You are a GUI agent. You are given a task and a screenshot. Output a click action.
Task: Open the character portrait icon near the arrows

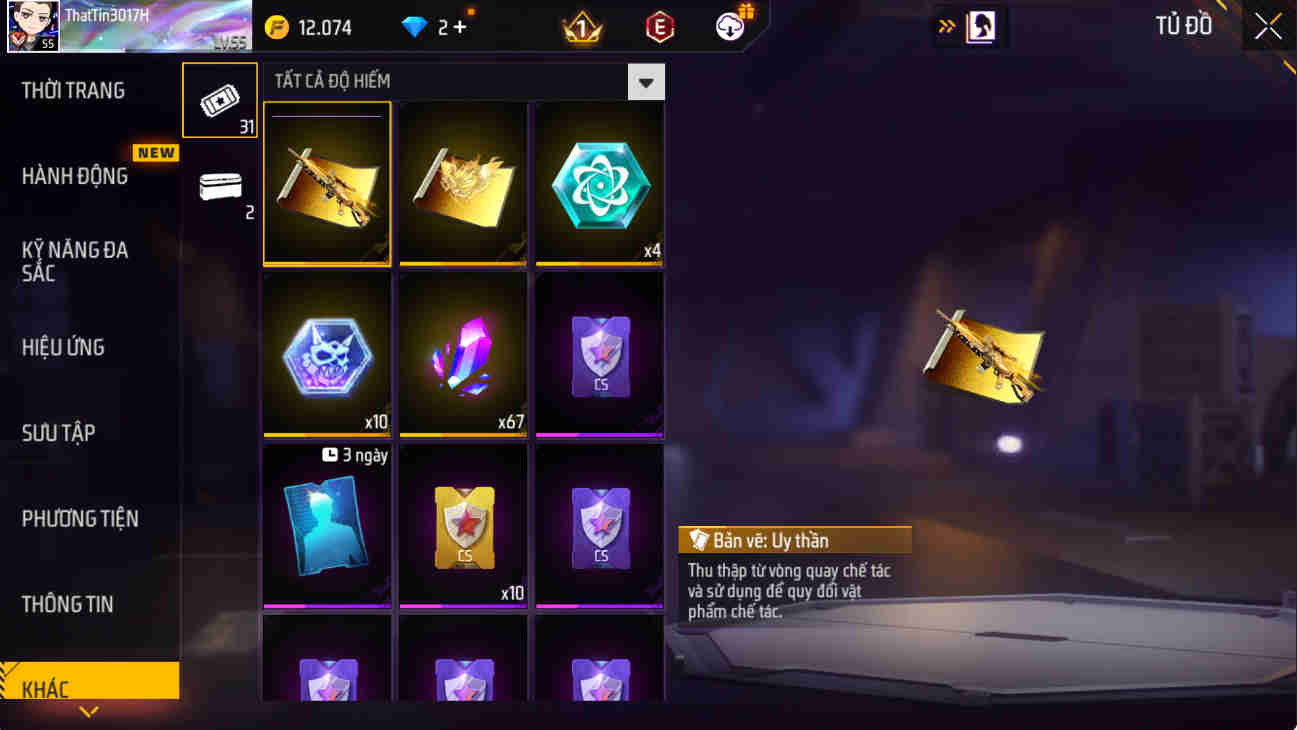pos(981,27)
